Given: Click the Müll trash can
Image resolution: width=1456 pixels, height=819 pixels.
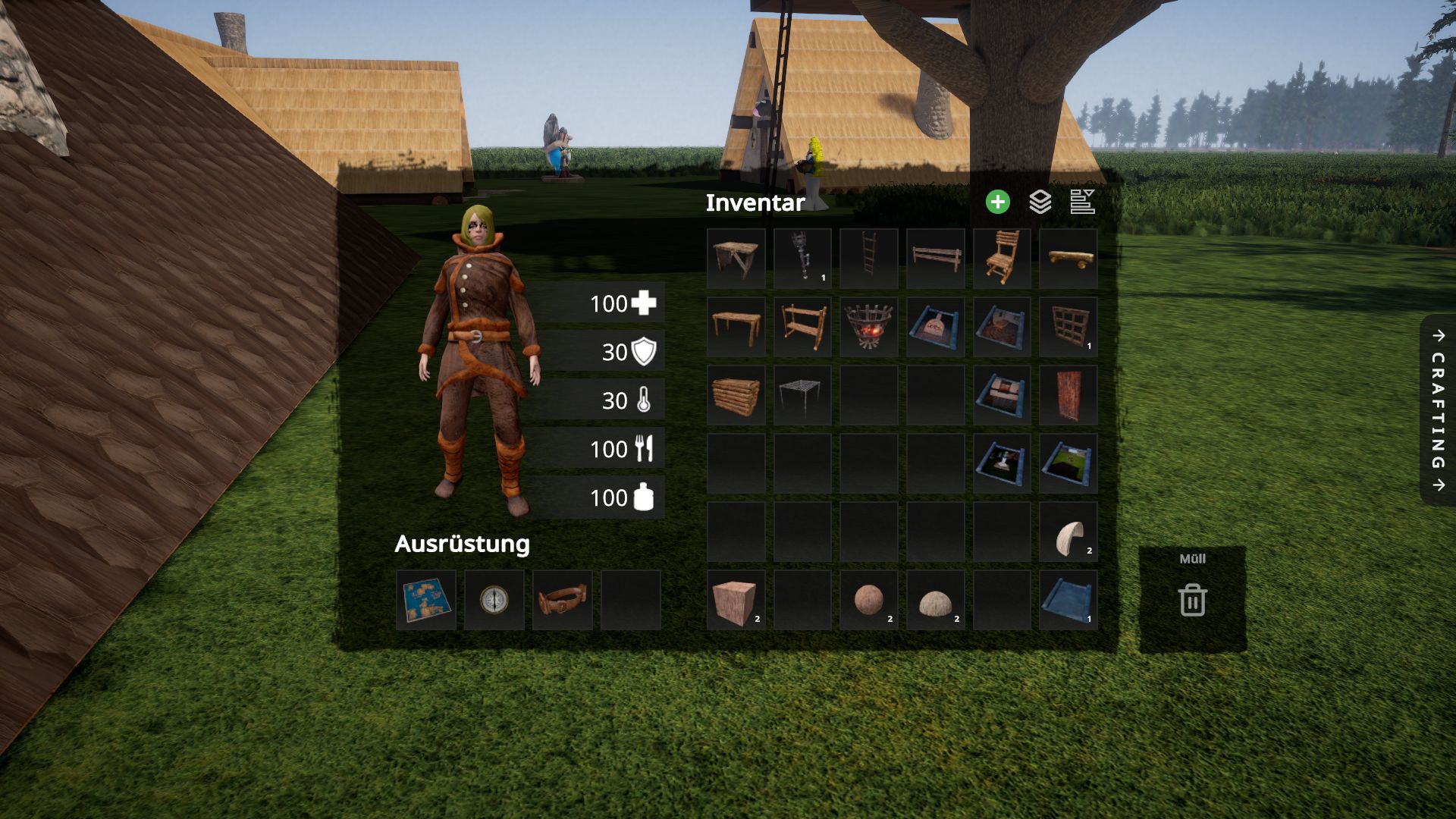Looking at the screenshot, I should [1192, 599].
